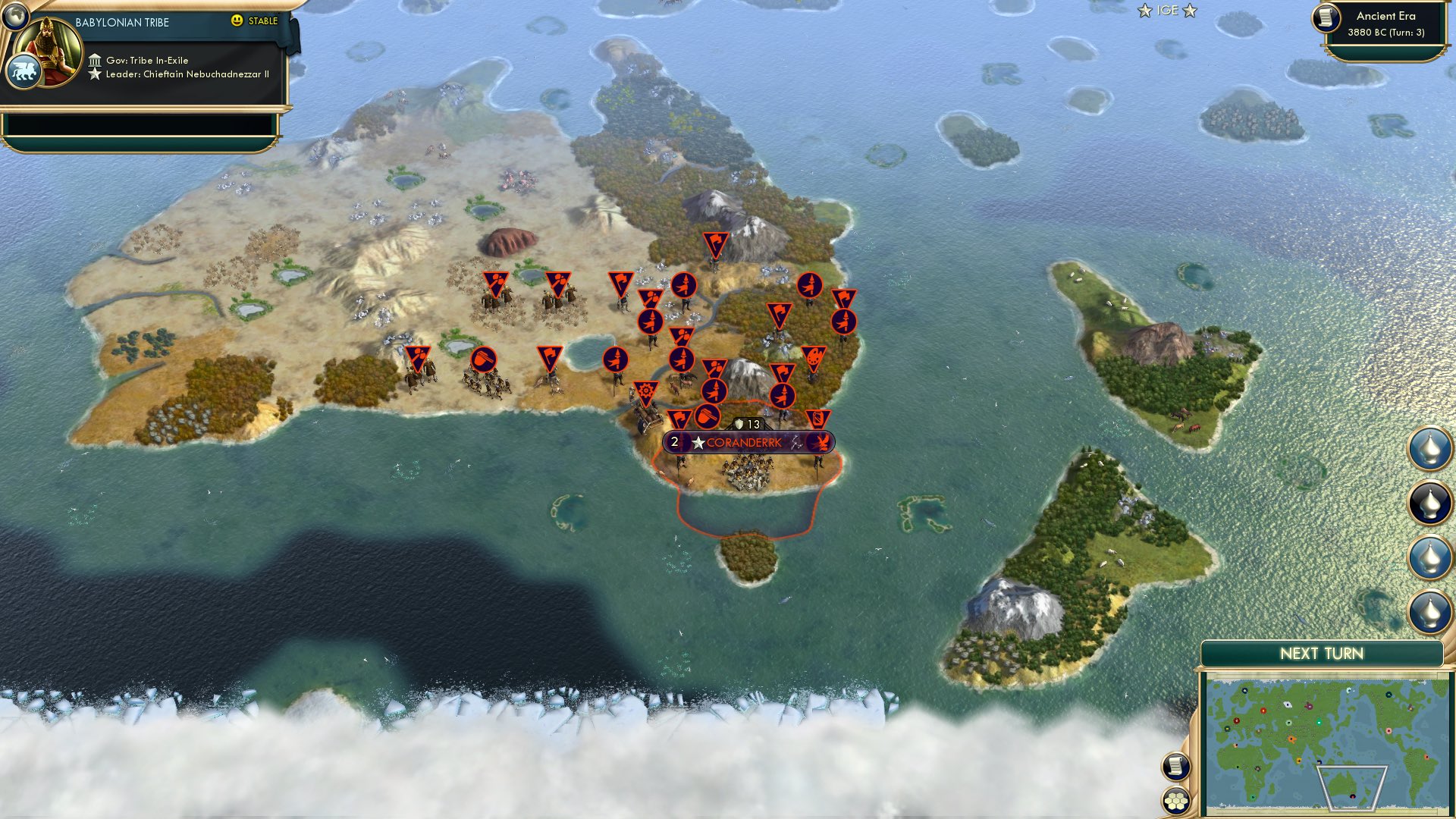Select a mounted unit's red flag icon
The image size is (1456, 819).
click(x=497, y=281)
